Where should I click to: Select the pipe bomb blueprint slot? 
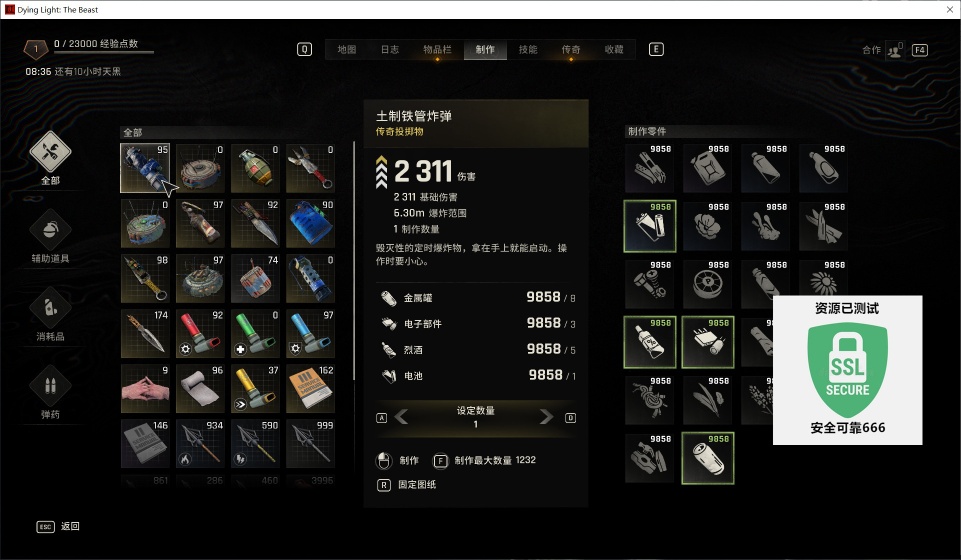[145, 168]
